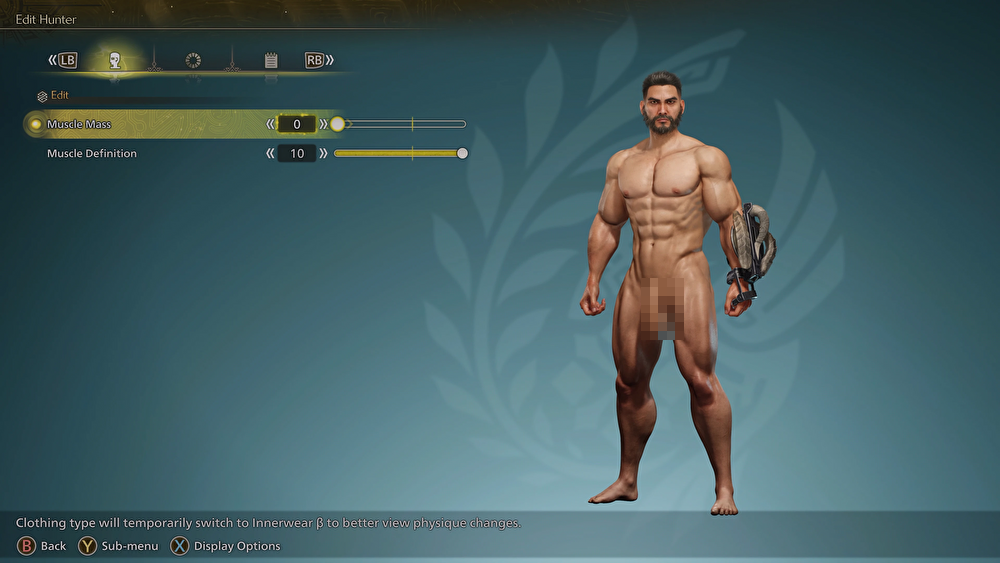Increase Muscle Mass with right arrows
Image resolution: width=1000 pixels, height=563 pixels.
click(324, 125)
